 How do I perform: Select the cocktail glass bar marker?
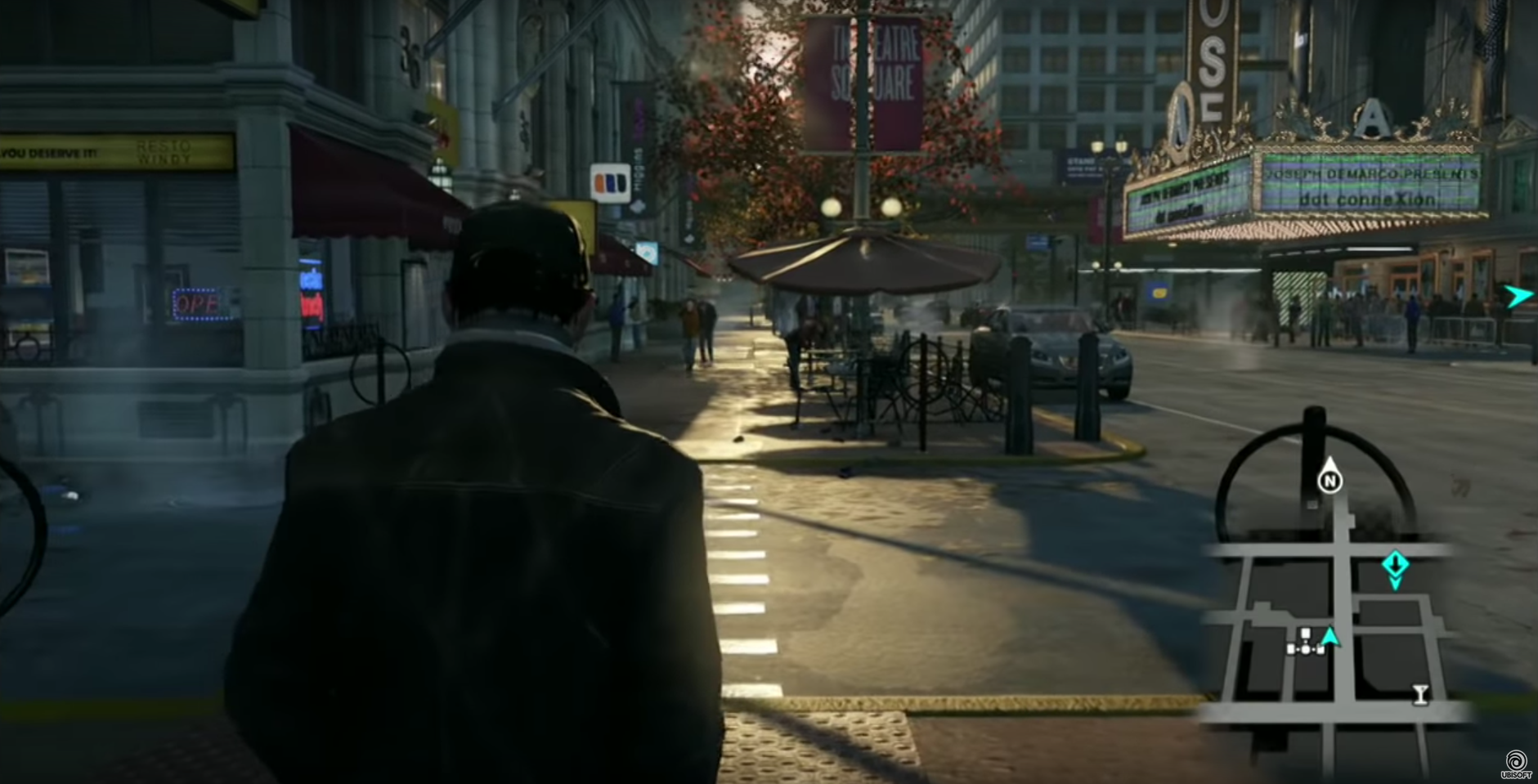click(x=1421, y=694)
